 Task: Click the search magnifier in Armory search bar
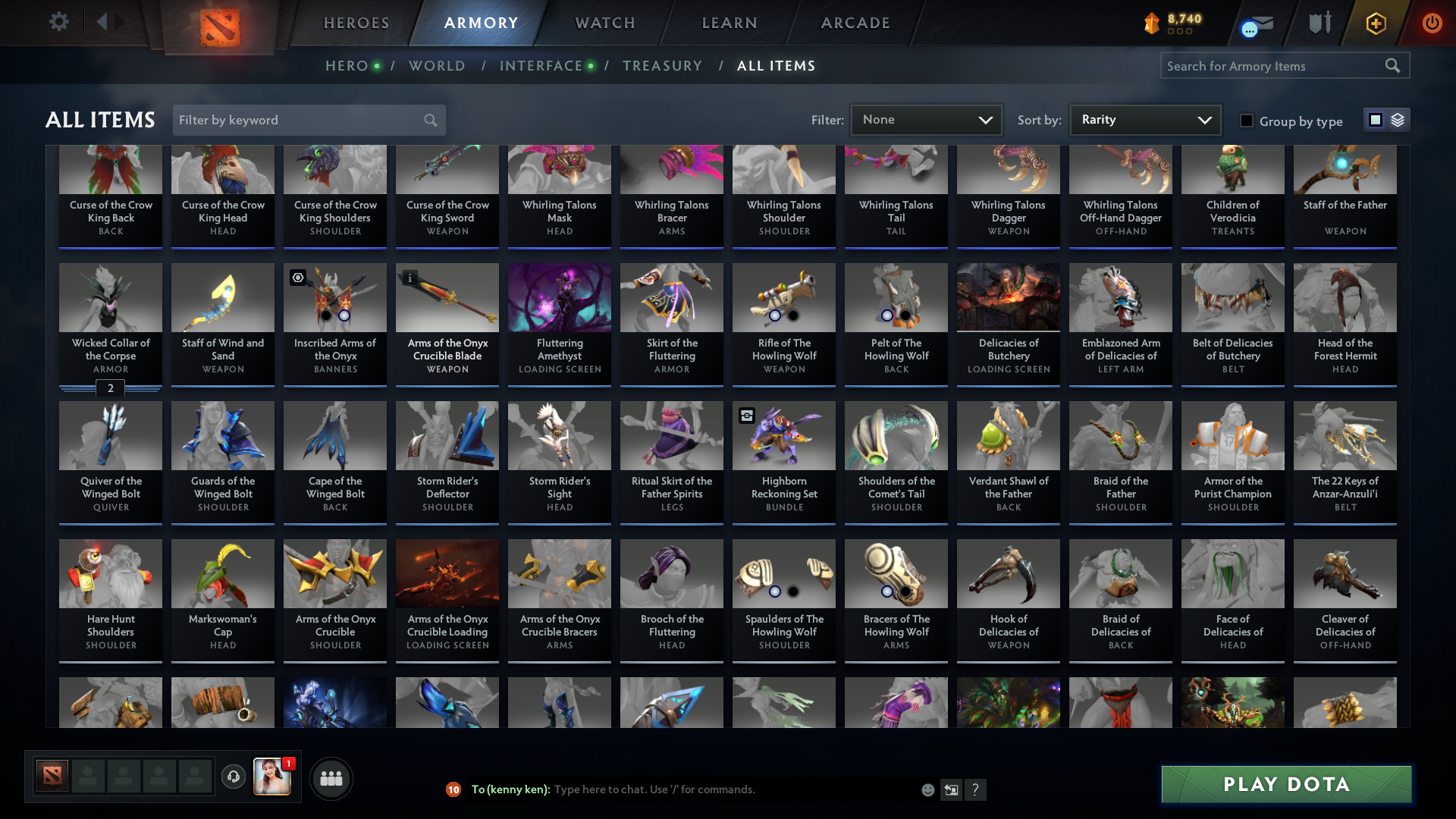pos(1394,65)
